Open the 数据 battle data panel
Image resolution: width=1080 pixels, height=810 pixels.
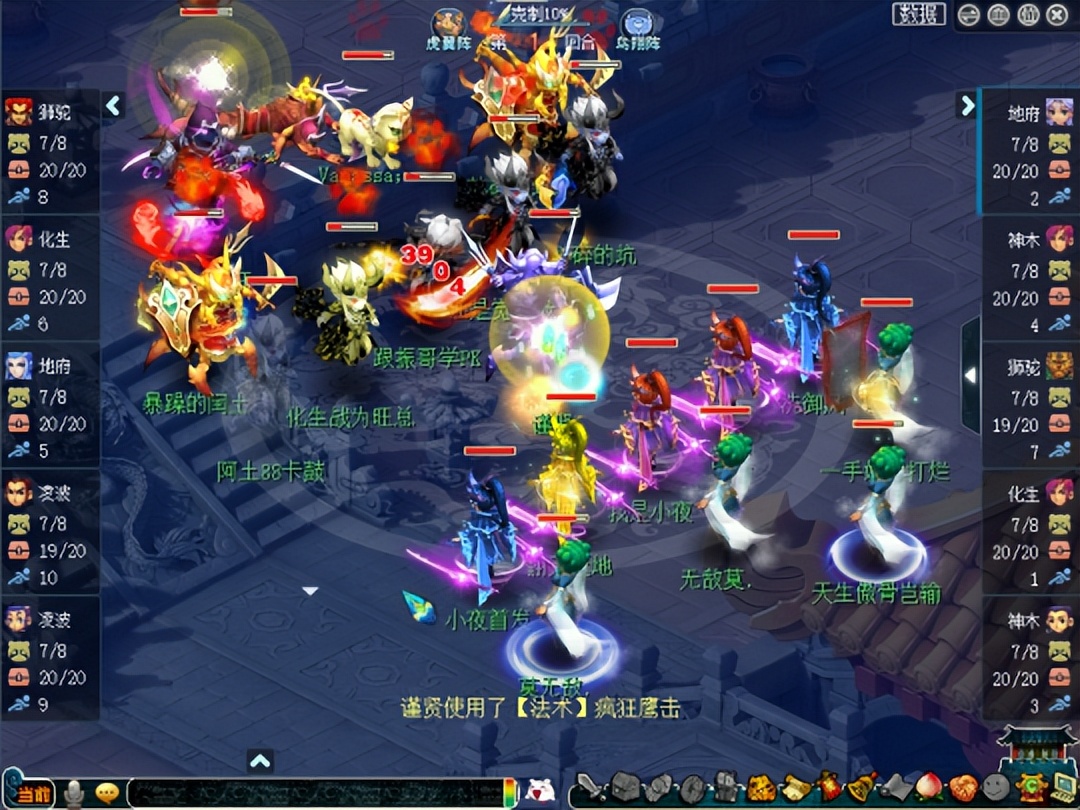point(918,14)
